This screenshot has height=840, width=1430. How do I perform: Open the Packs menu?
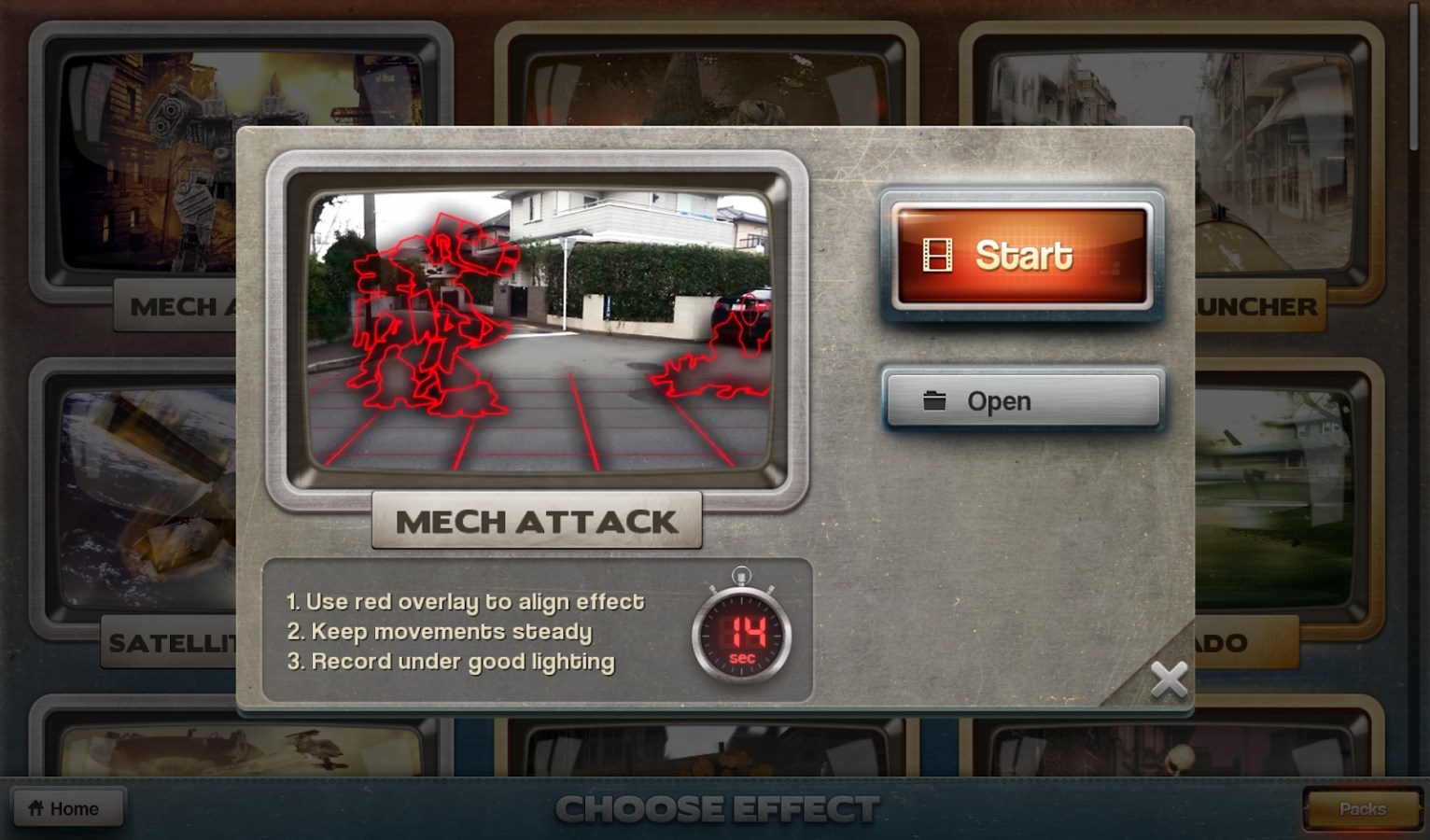click(1362, 808)
